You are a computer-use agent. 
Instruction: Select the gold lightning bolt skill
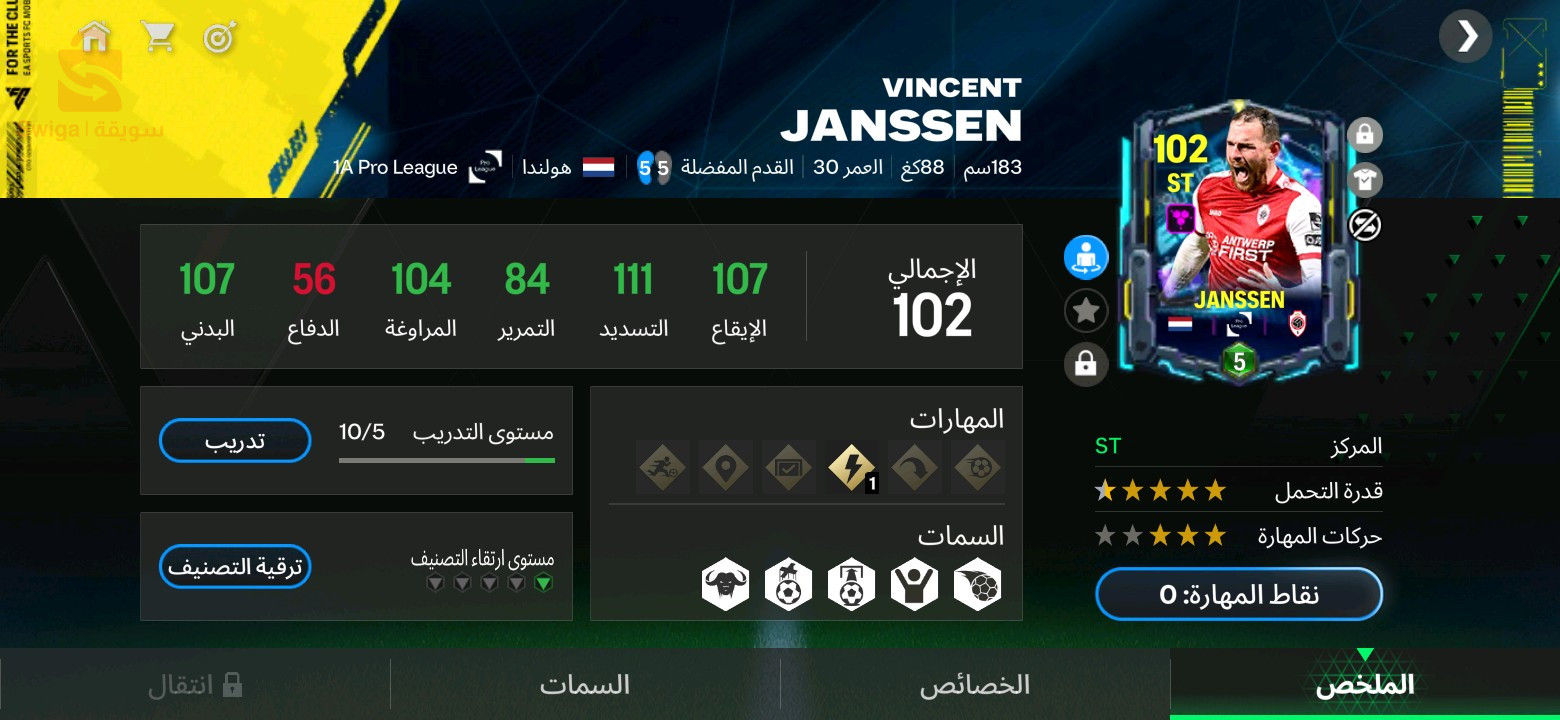click(x=853, y=467)
